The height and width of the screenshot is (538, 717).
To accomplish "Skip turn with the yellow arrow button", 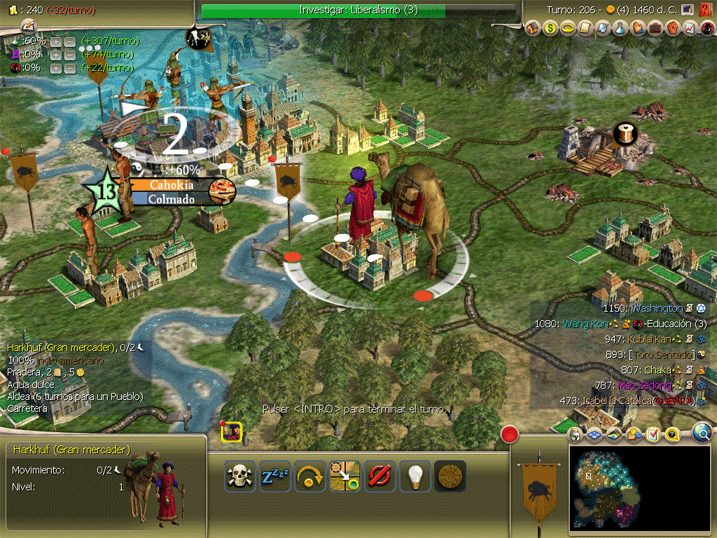I will tap(312, 476).
